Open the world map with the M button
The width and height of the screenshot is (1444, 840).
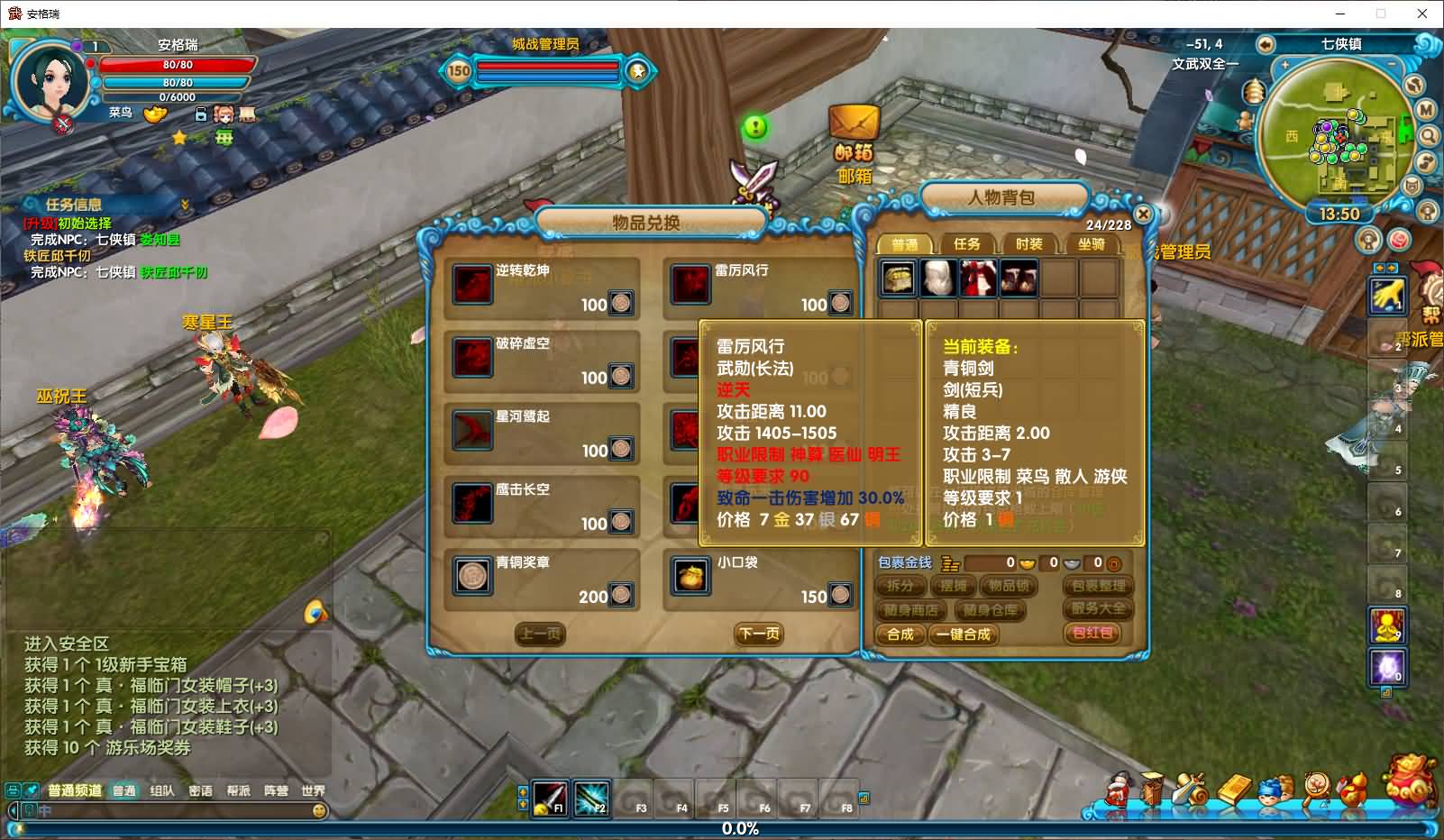1426,109
